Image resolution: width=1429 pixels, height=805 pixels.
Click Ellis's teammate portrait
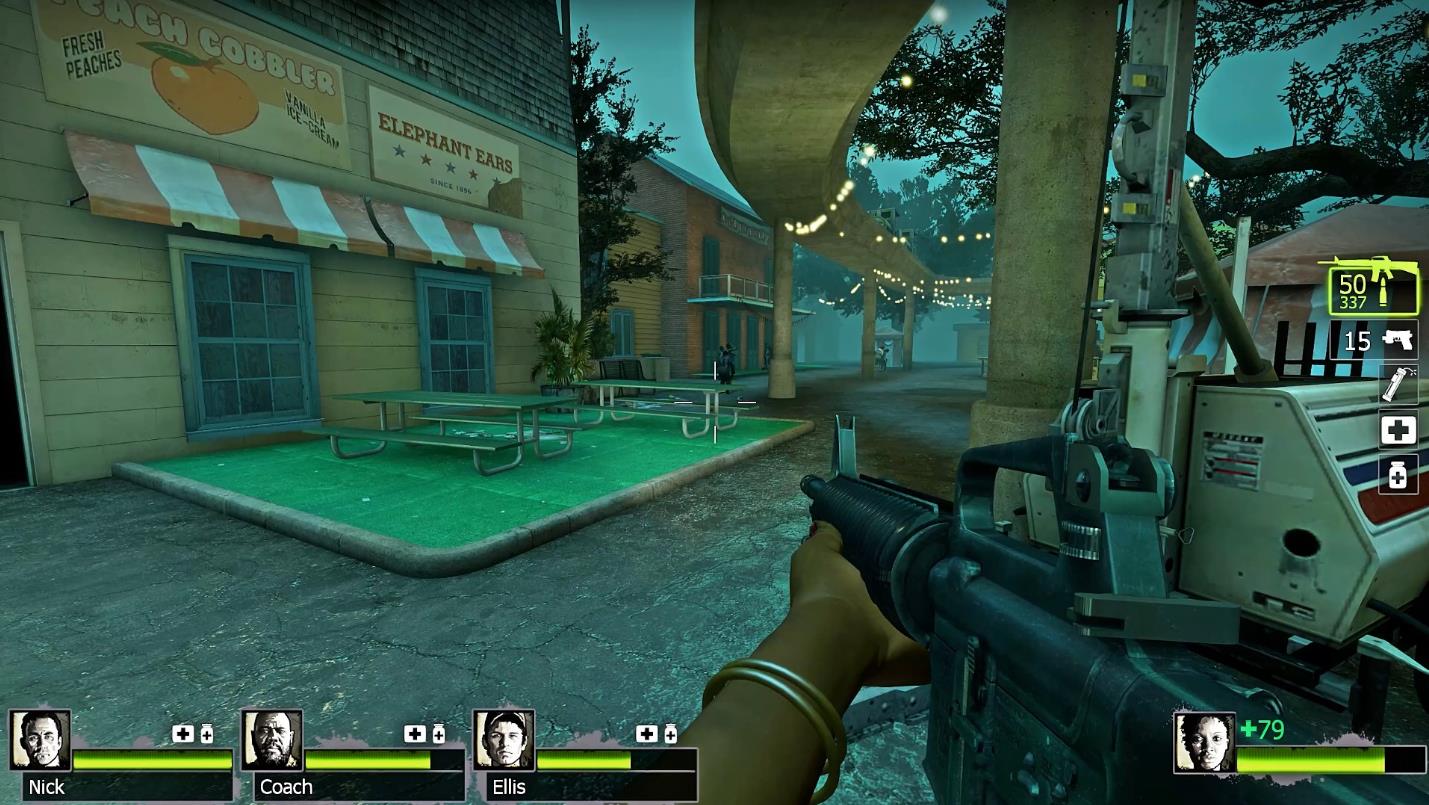(504, 740)
